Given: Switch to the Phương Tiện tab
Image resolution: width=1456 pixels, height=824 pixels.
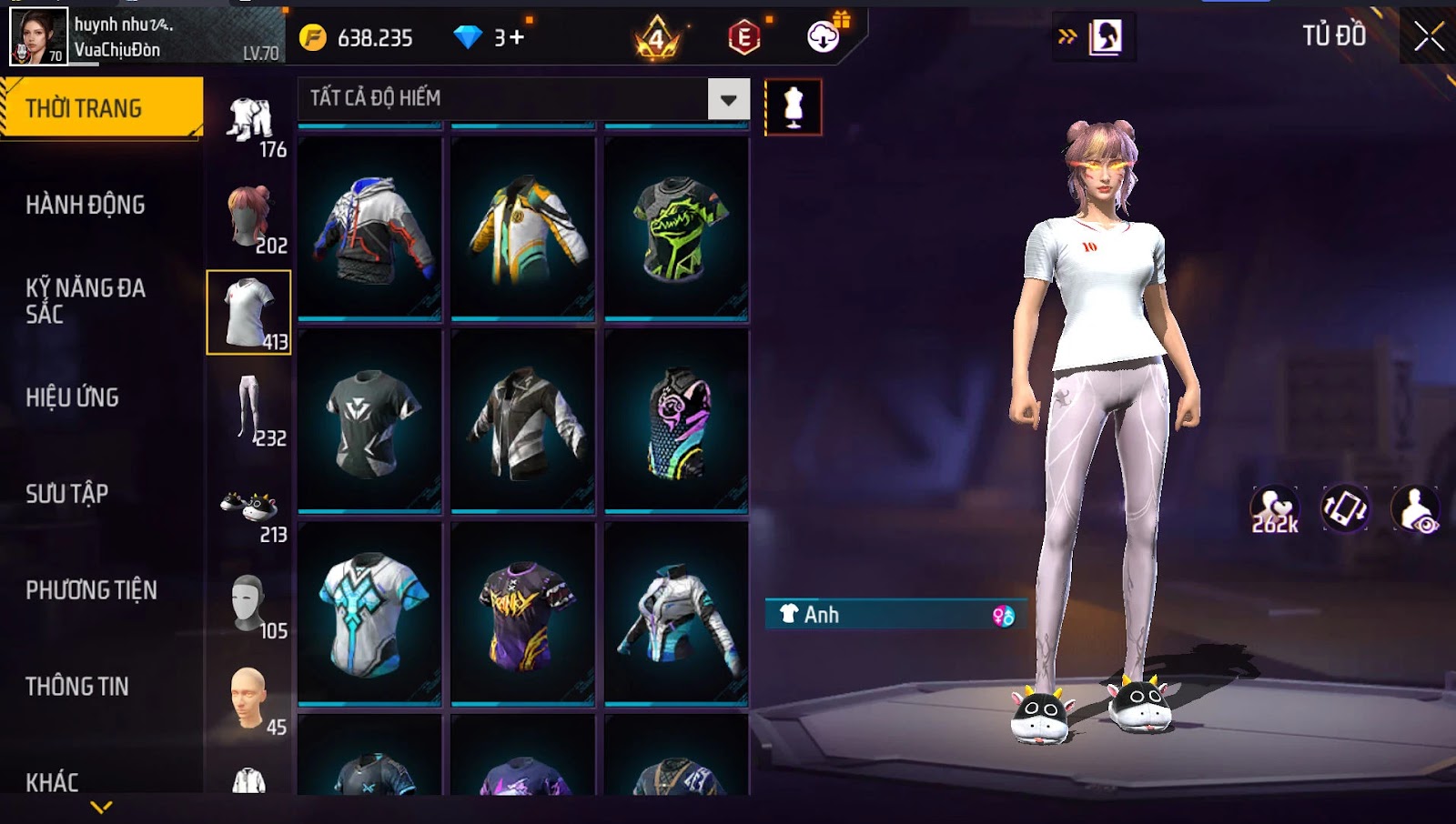Looking at the screenshot, I should tap(91, 590).
